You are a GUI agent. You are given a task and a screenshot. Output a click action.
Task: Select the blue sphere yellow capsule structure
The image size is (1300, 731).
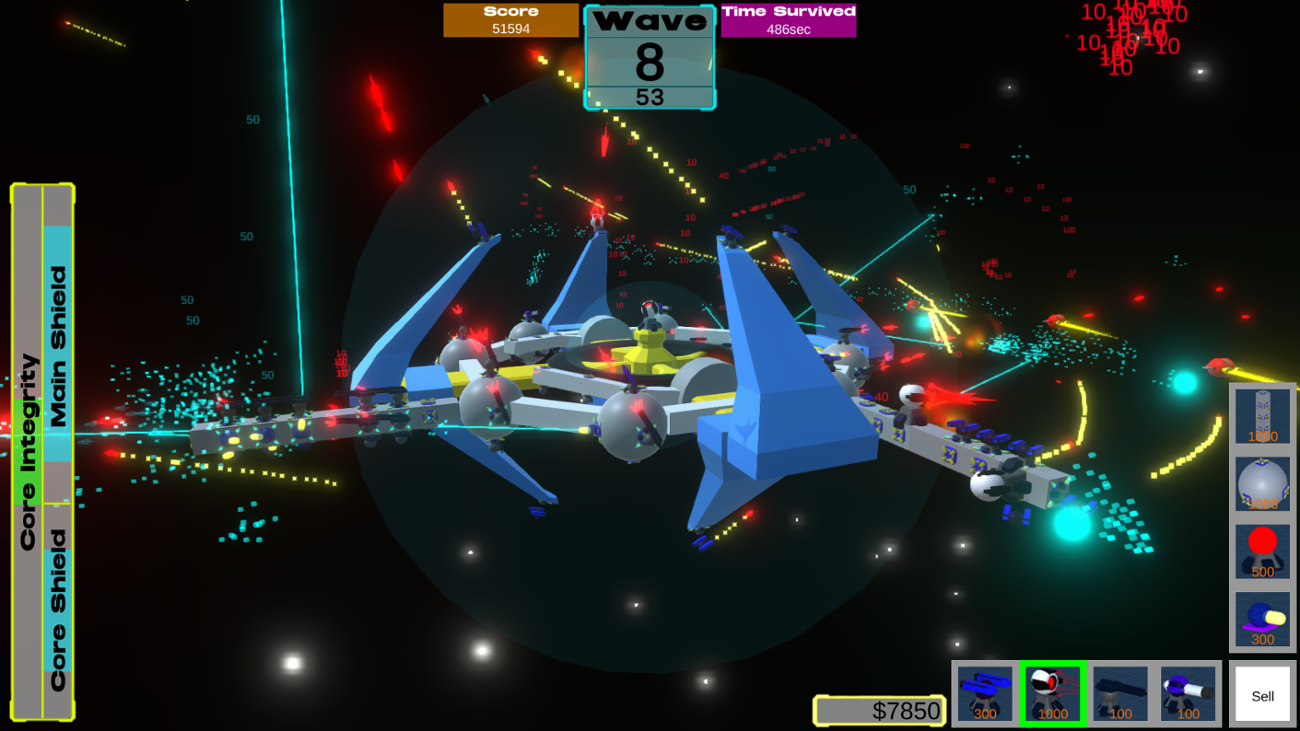tap(1262, 619)
